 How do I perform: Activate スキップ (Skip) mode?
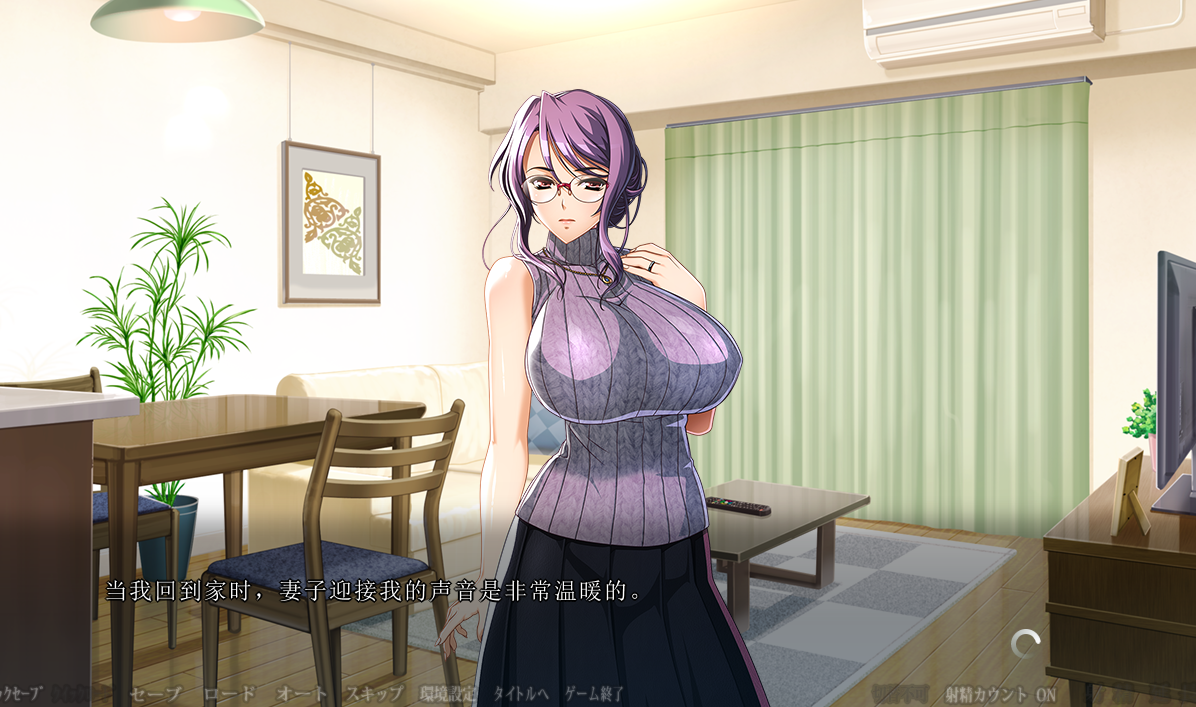(374, 693)
